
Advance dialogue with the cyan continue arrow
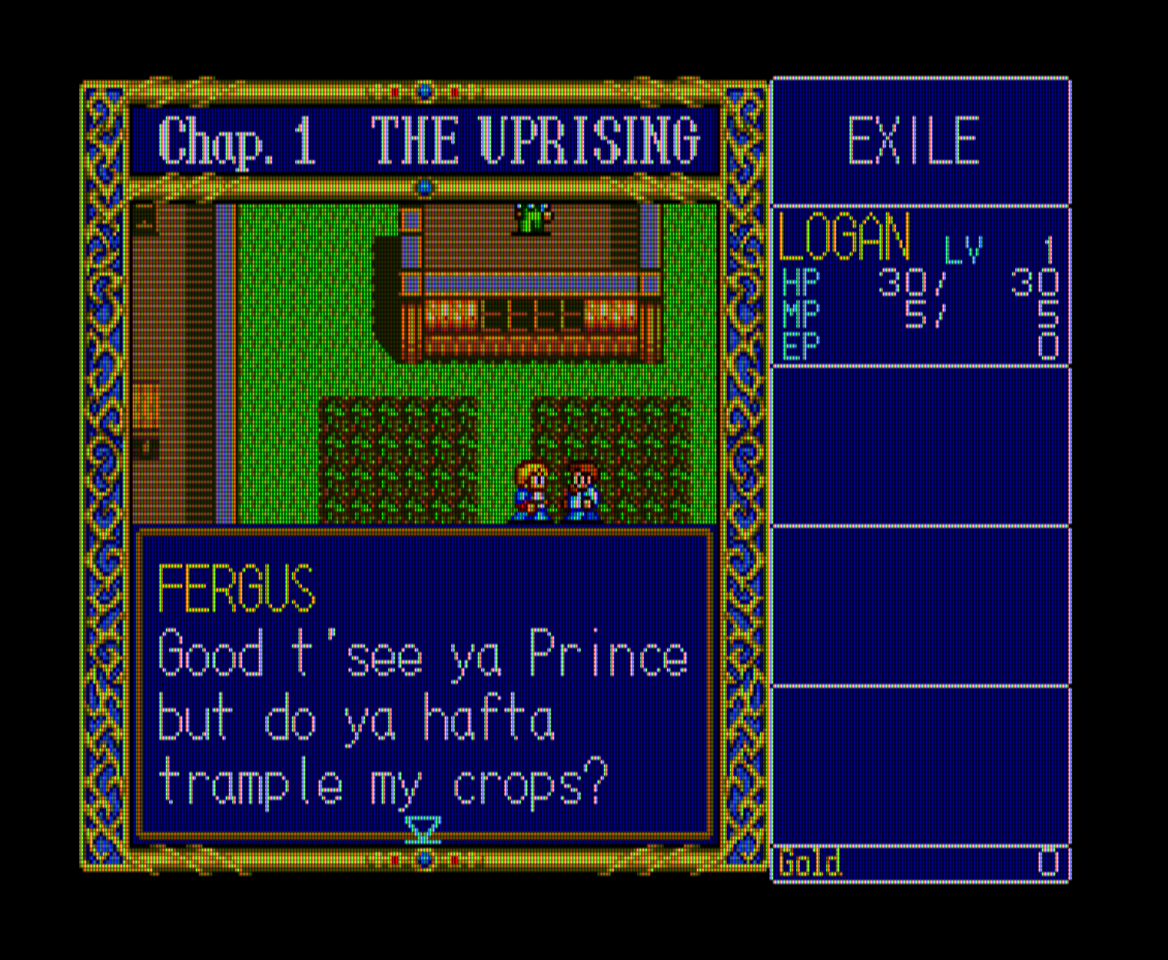pos(423,828)
